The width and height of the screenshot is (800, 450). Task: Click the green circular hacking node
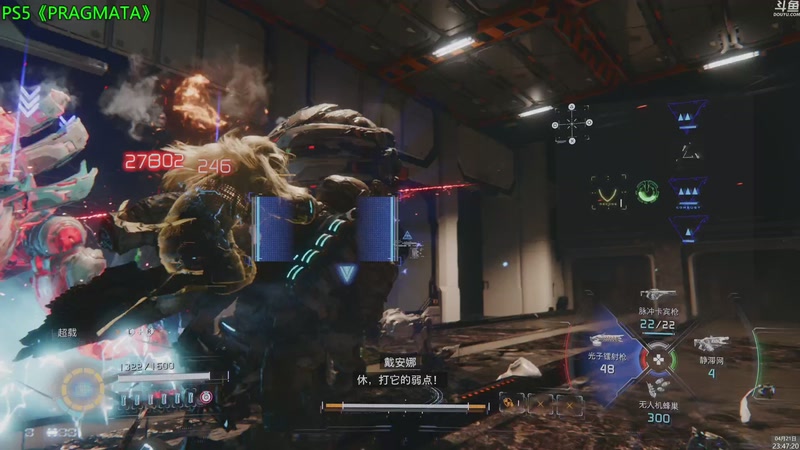click(x=648, y=190)
